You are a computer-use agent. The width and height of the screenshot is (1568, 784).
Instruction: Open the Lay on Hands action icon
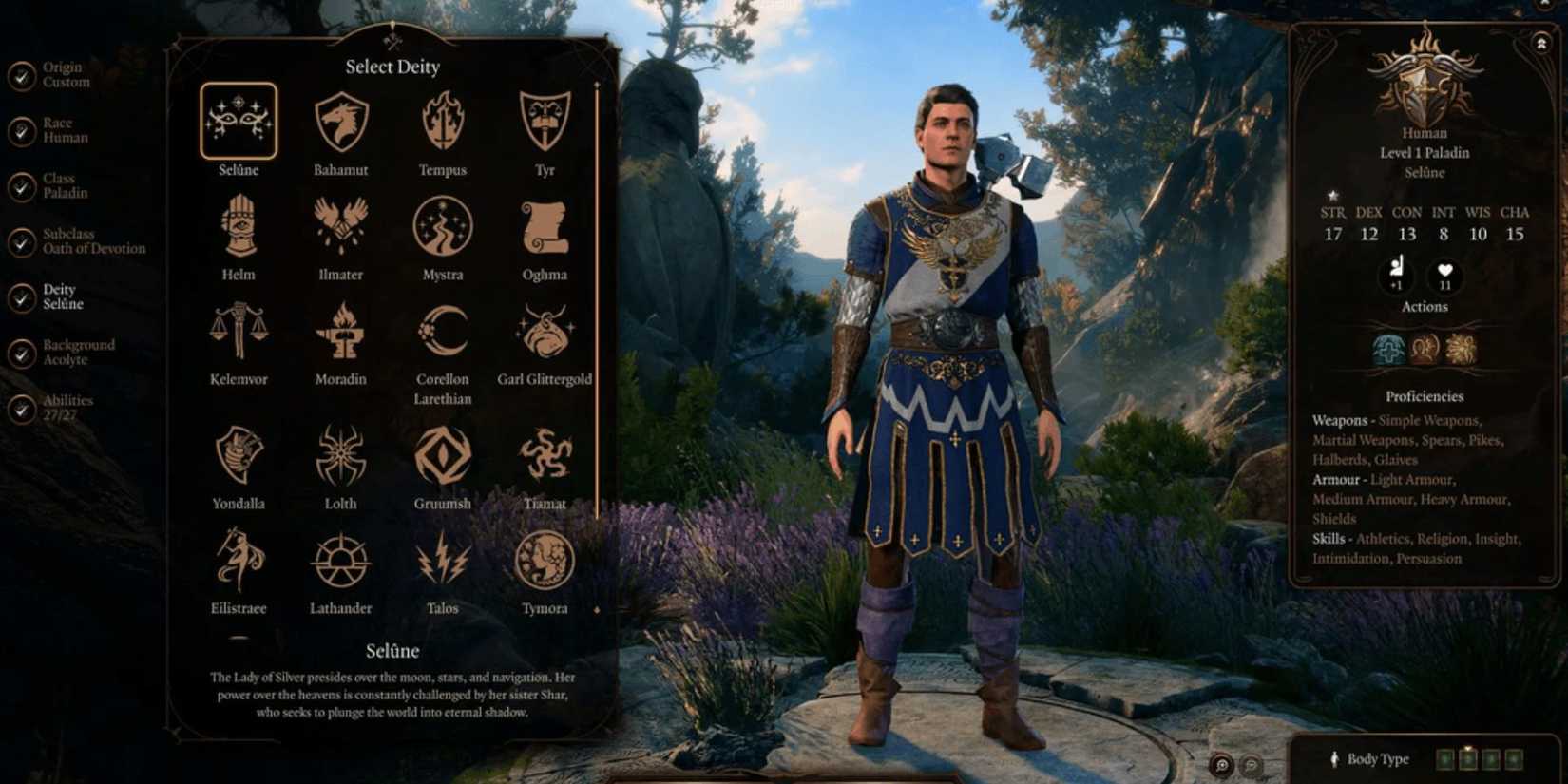[x=1388, y=350]
